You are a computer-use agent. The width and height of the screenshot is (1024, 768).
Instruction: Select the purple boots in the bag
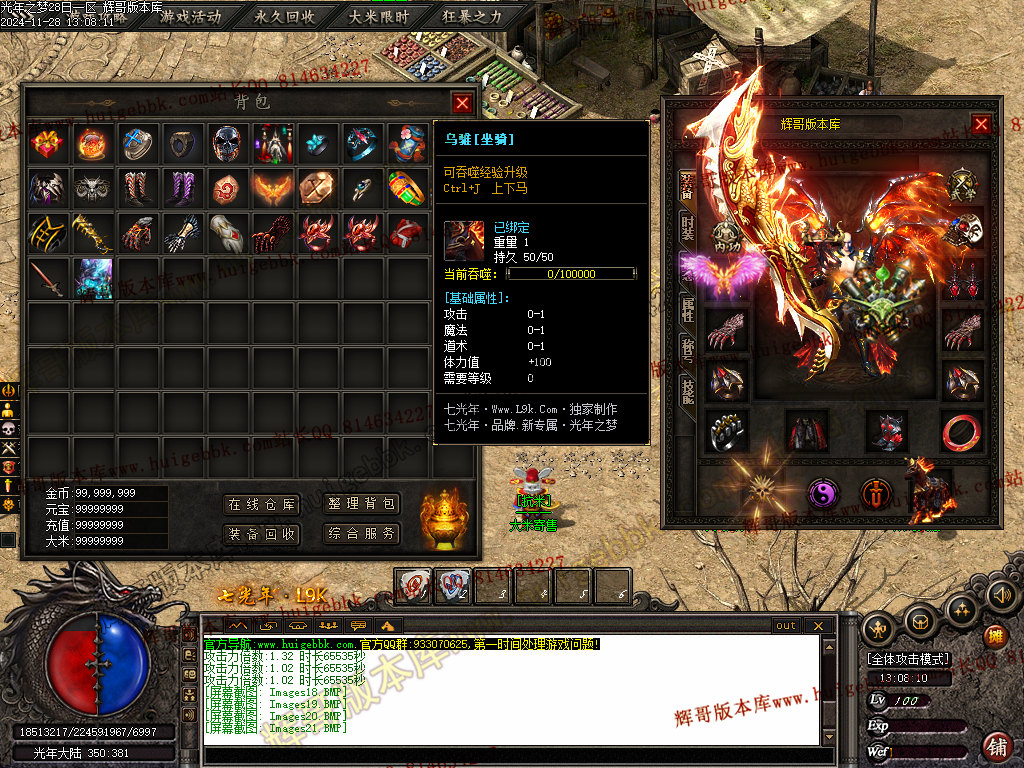pyautogui.click(x=182, y=188)
